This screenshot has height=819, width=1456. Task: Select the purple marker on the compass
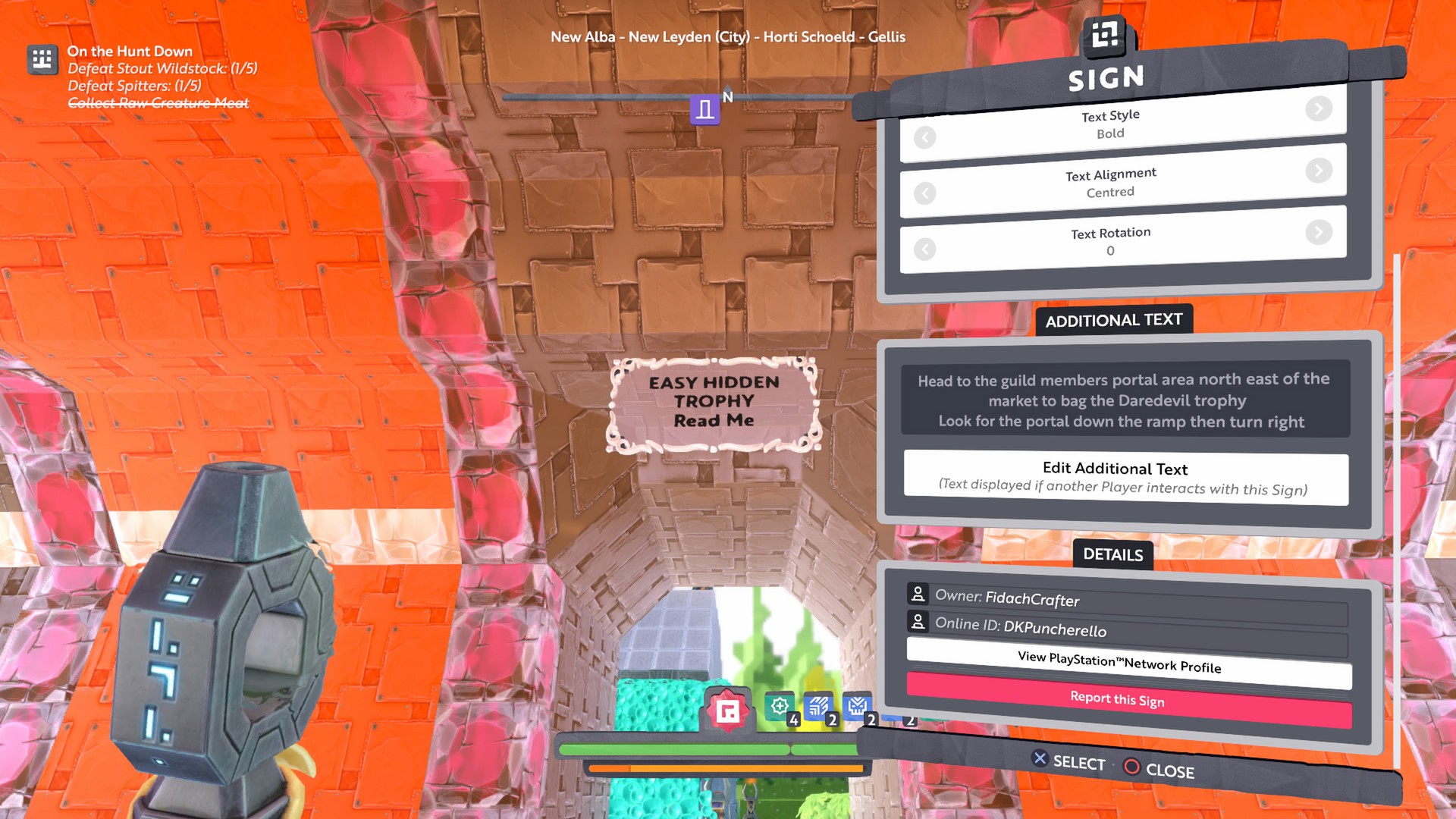(x=704, y=110)
